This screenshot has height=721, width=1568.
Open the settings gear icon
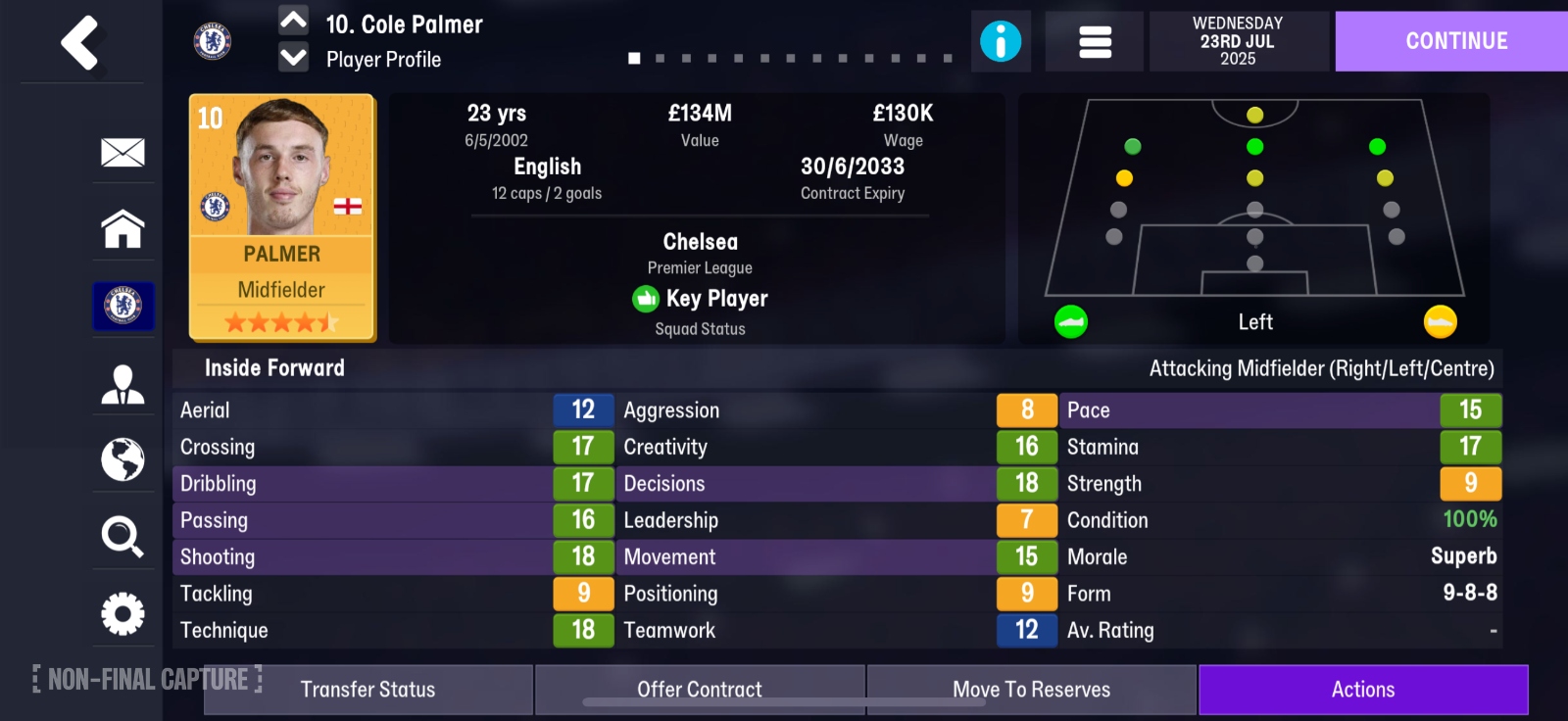click(x=122, y=613)
